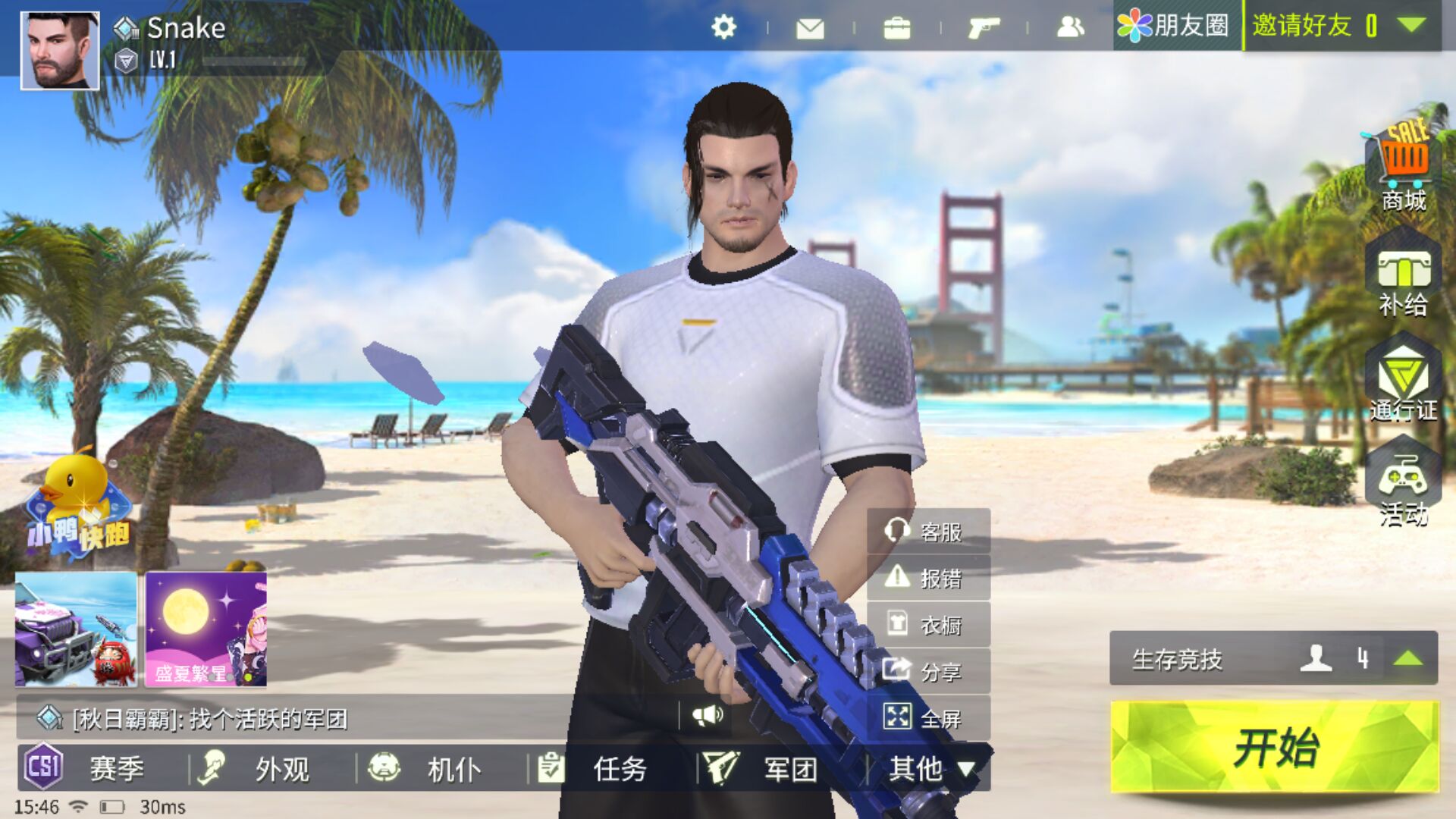Open the 朋友圈 moments panel

click(1174, 26)
